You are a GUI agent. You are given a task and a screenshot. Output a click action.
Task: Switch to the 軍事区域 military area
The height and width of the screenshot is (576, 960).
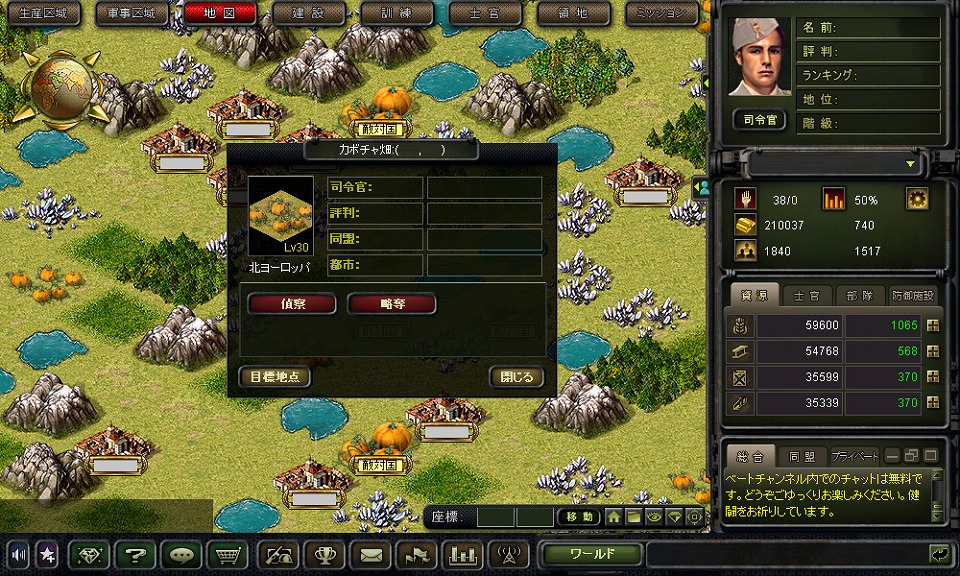(x=132, y=13)
